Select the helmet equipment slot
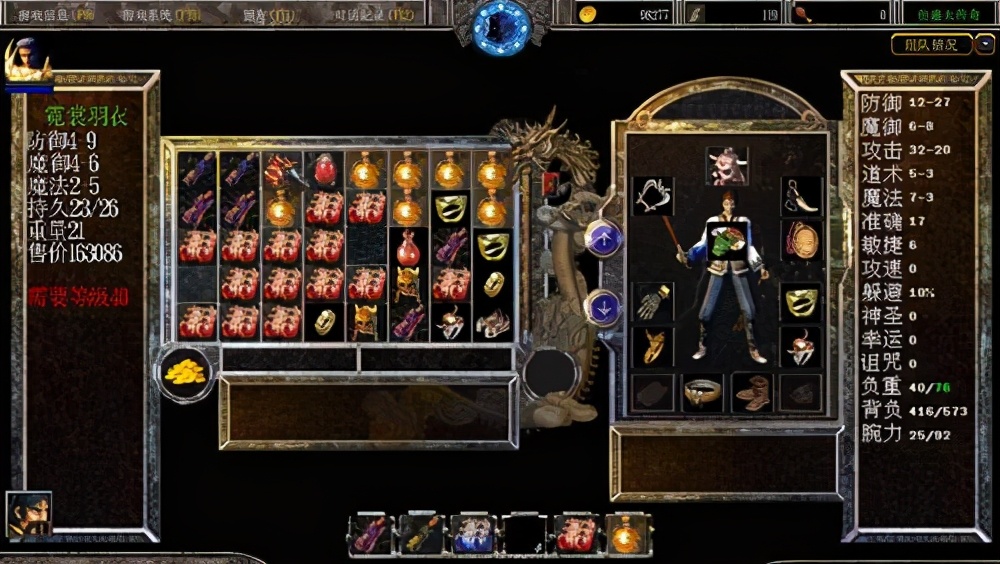The height and width of the screenshot is (564, 1000). pos(727,165)
